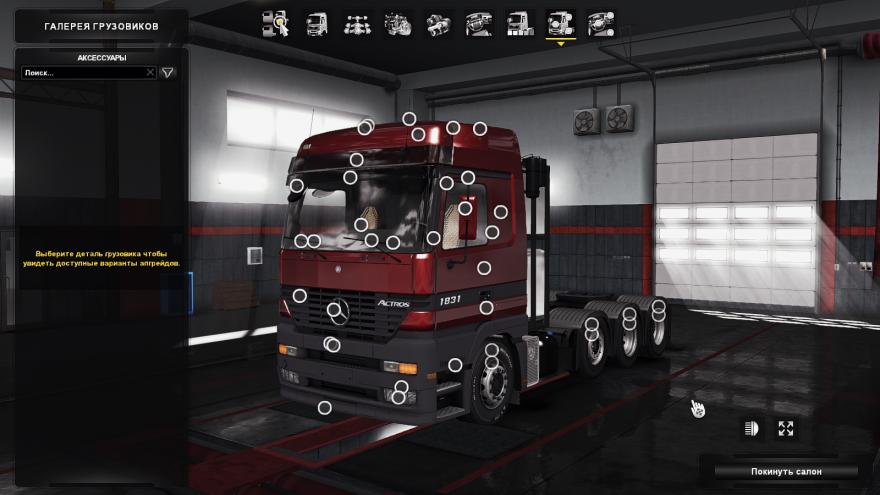Viewport: 880px width, 495px height.
Task: Select the Mercedes star emblem upgrade node
Action: [334, 310]
